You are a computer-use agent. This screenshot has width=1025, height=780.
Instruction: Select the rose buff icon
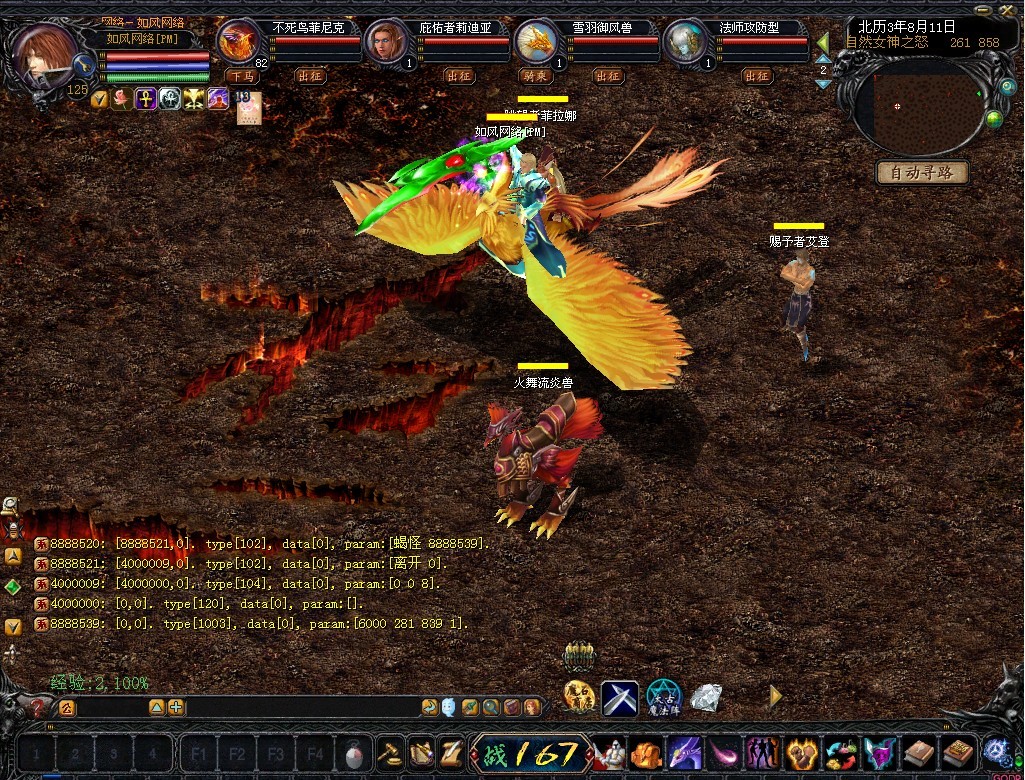[x=122, y=99]
